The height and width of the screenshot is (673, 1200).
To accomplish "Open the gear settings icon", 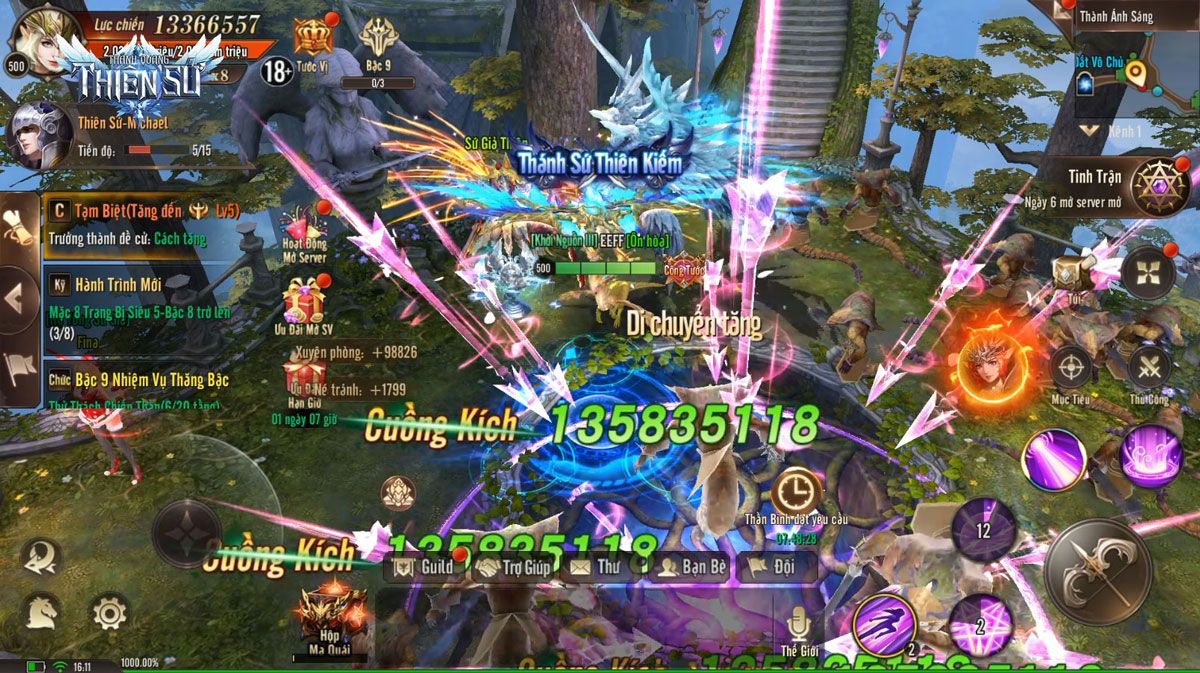I will pos(108,612).
